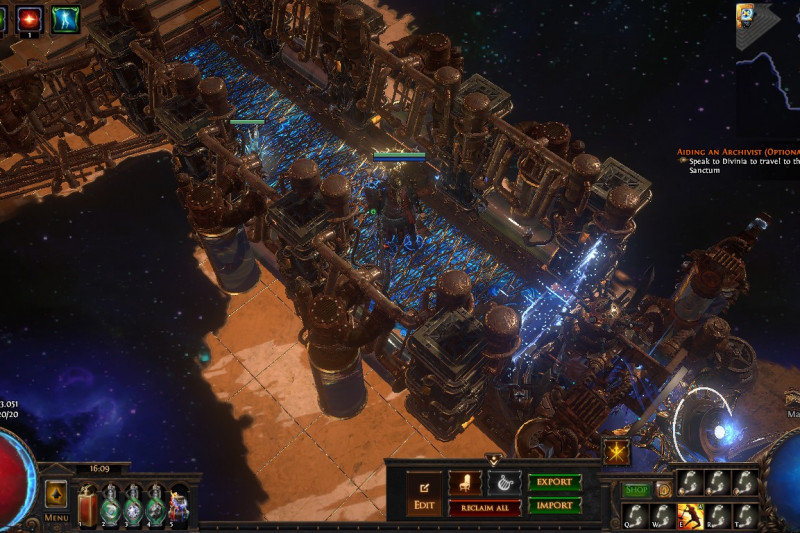Open the harp music icon button

tap(504, 483)
